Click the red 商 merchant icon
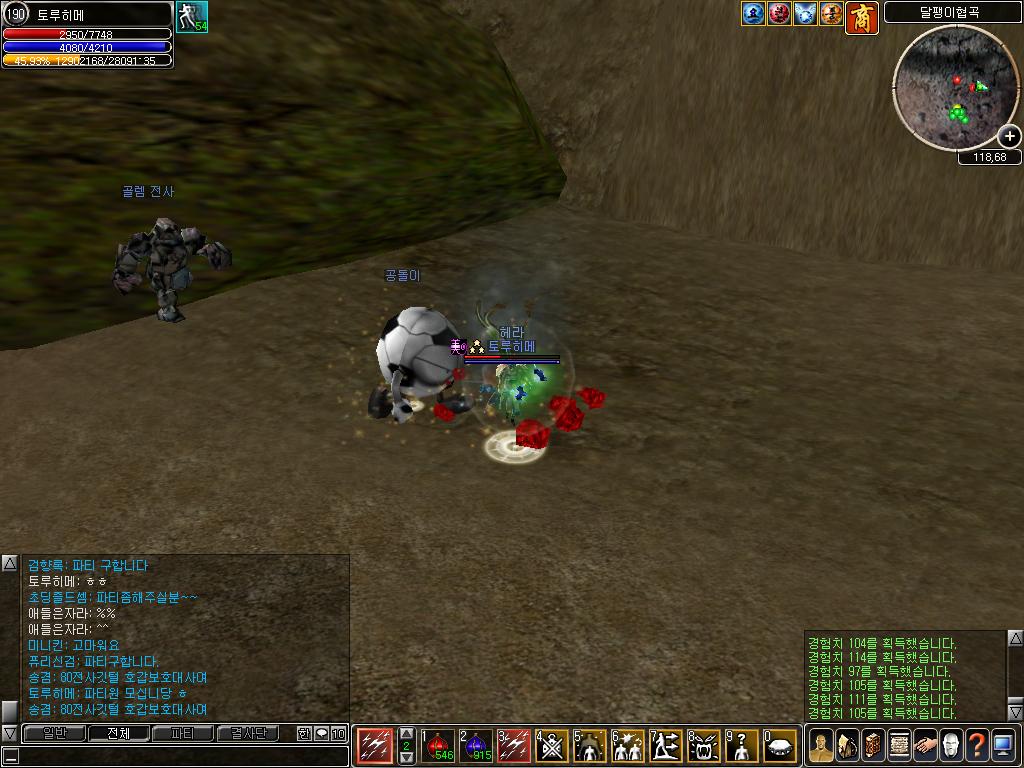 point(862,17)
